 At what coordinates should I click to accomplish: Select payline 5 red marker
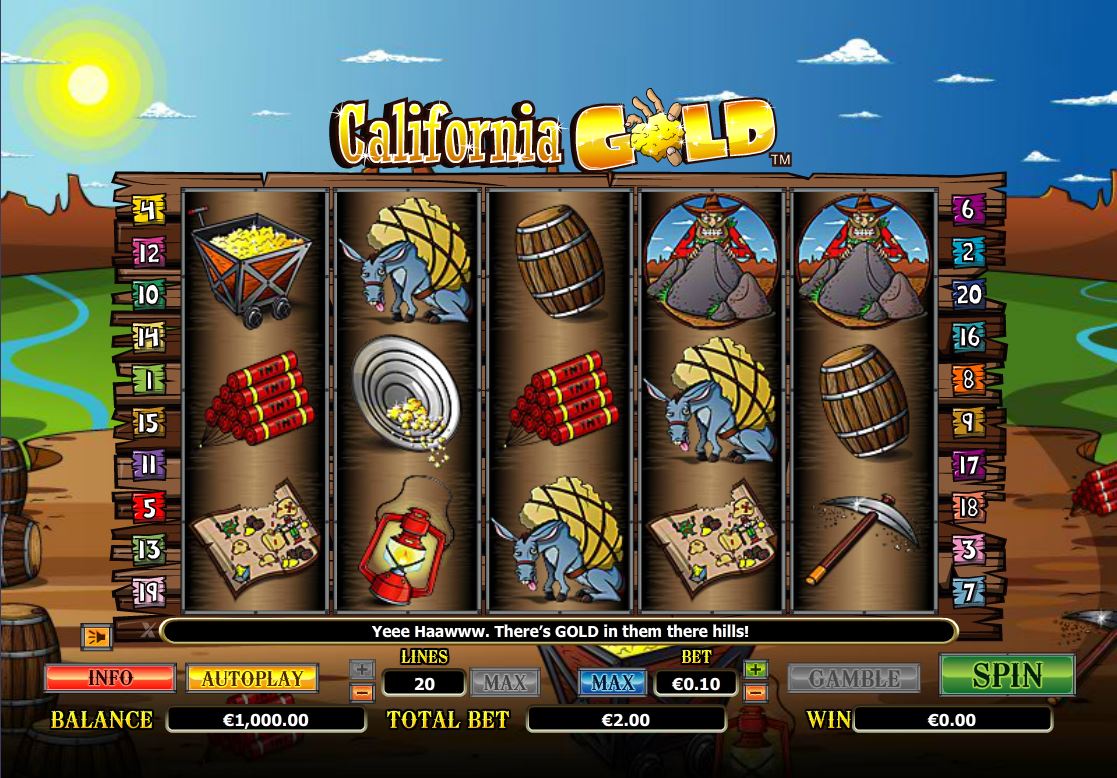(x=148, y=508)
